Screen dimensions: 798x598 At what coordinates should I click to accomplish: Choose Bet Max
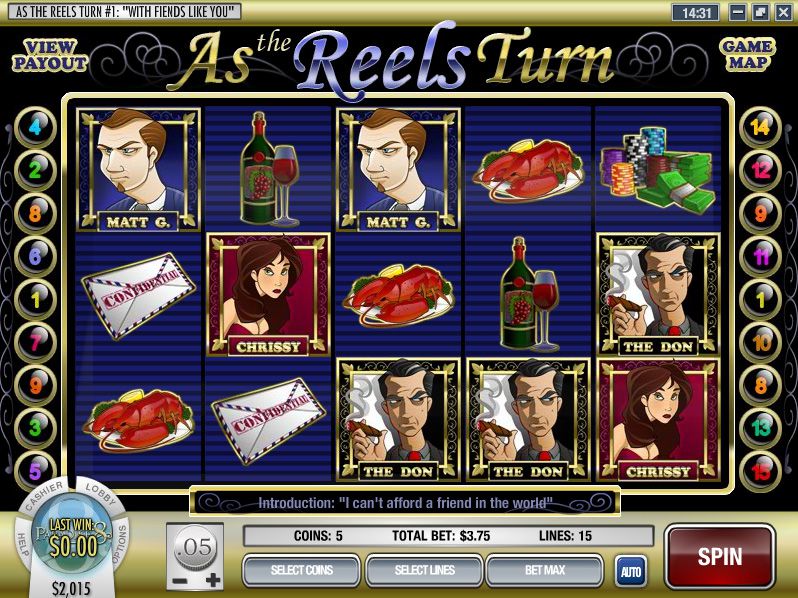click(546, 570)
